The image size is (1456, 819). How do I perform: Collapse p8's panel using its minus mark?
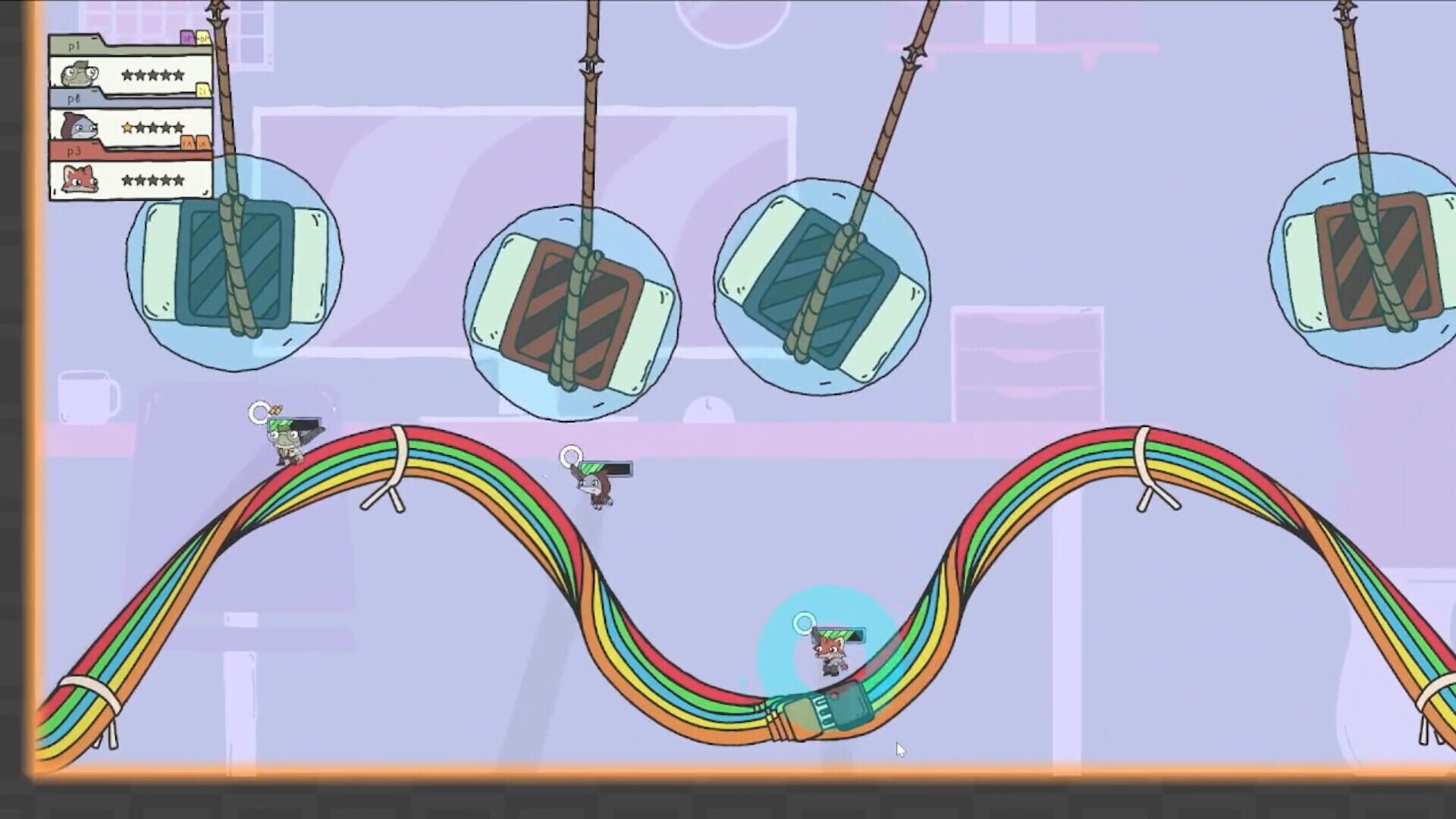click(x=94, y=91)
